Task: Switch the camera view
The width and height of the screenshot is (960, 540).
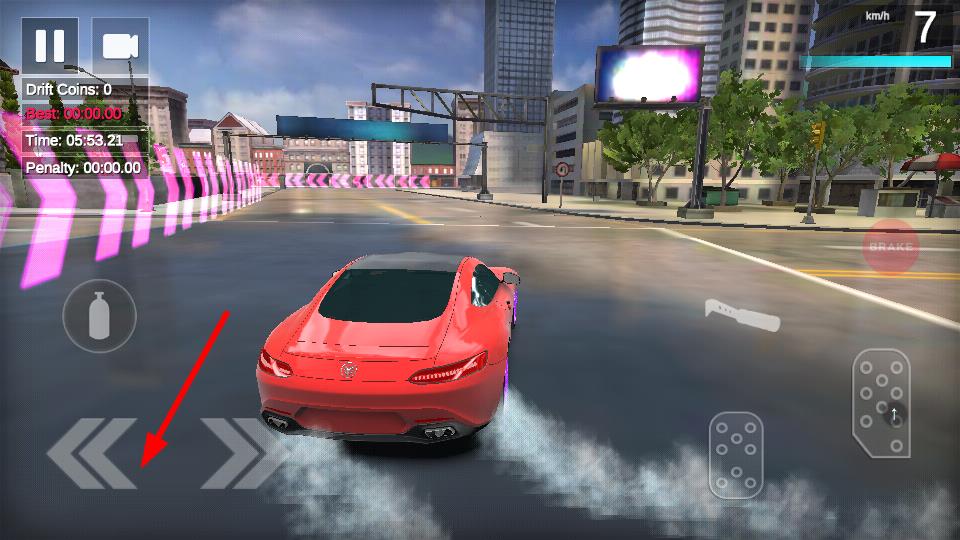Action: (x=120, y=46)
